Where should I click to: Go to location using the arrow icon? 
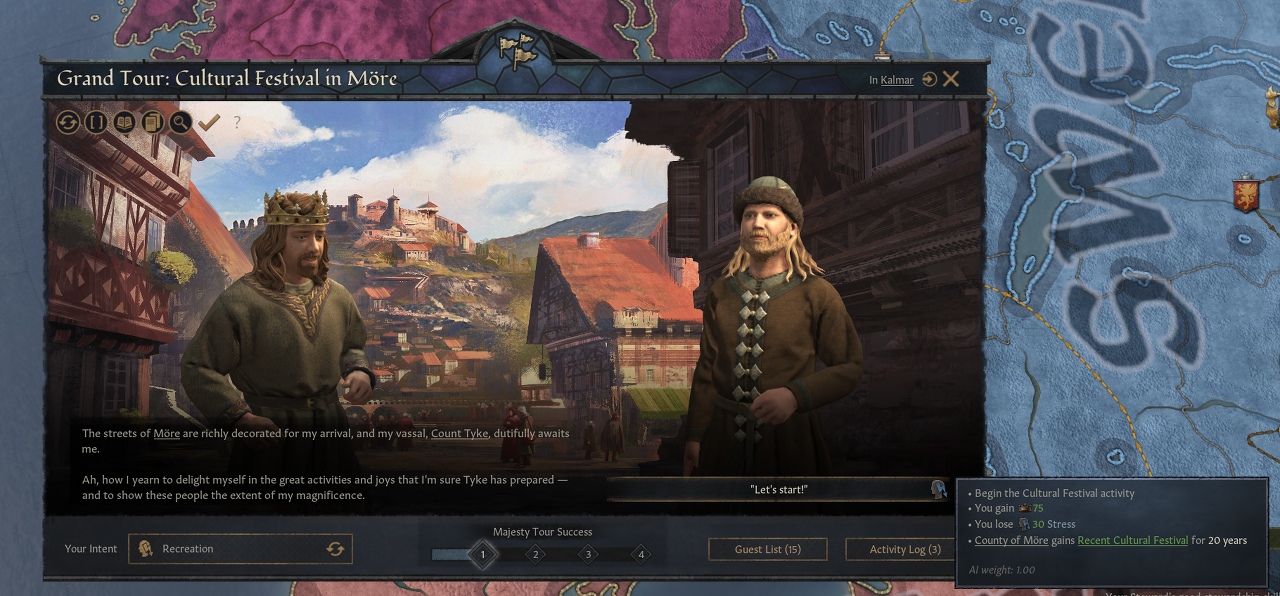(x=930, y=79)
